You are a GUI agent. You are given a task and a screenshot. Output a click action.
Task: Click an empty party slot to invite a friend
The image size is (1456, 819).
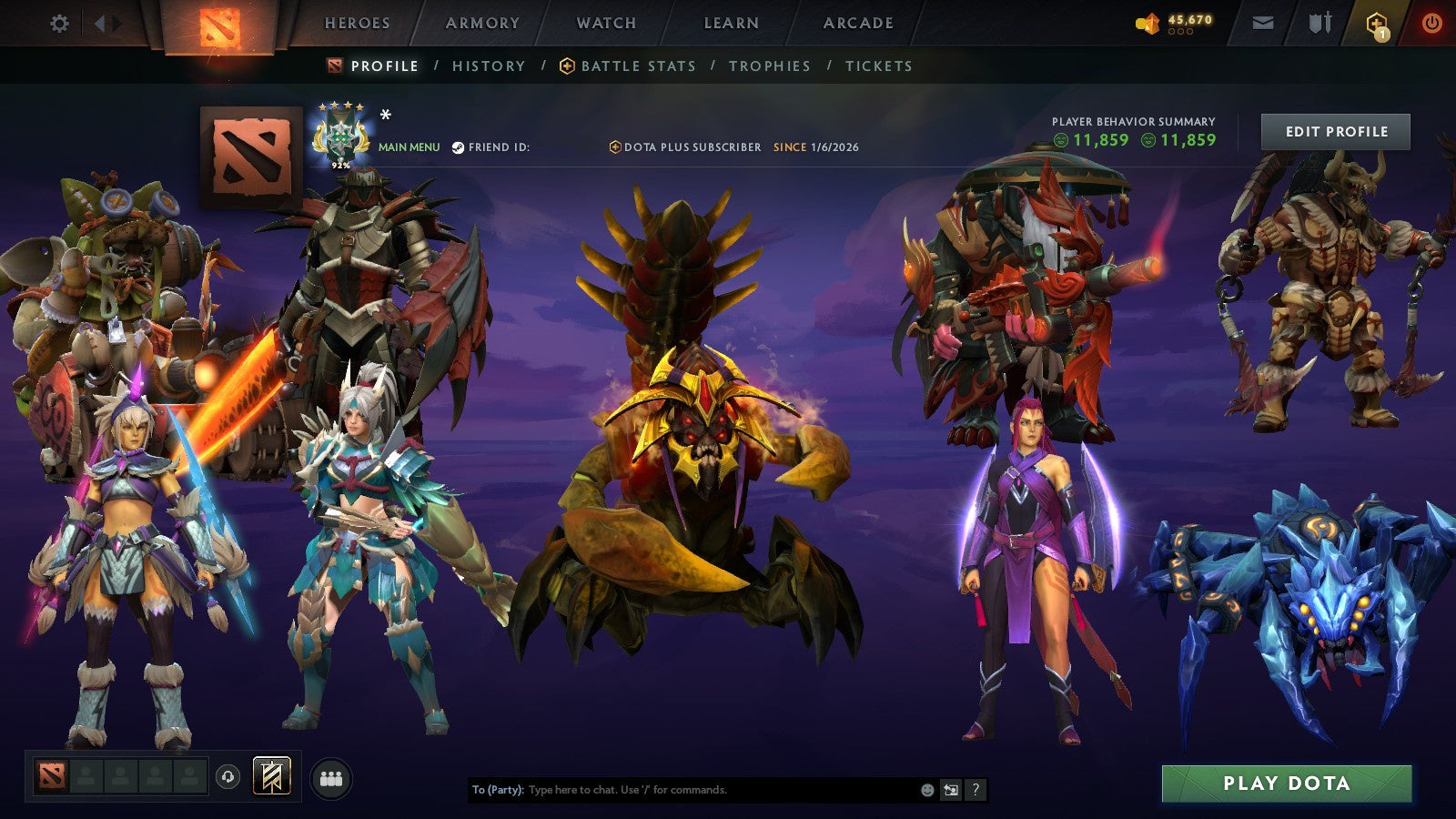pos(86,776)
